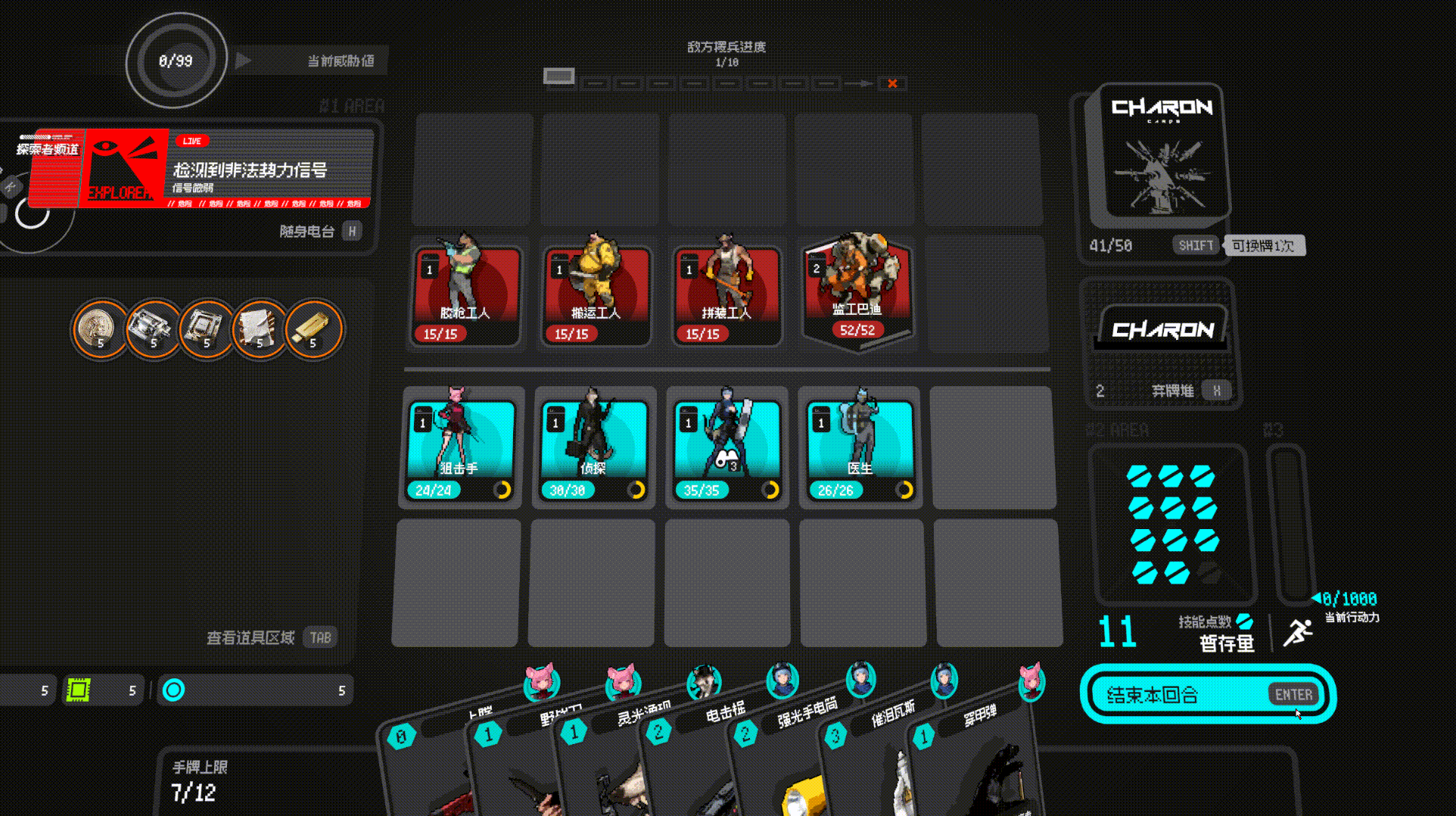Target the 胶枪工人 enemy card

[465, 294]
